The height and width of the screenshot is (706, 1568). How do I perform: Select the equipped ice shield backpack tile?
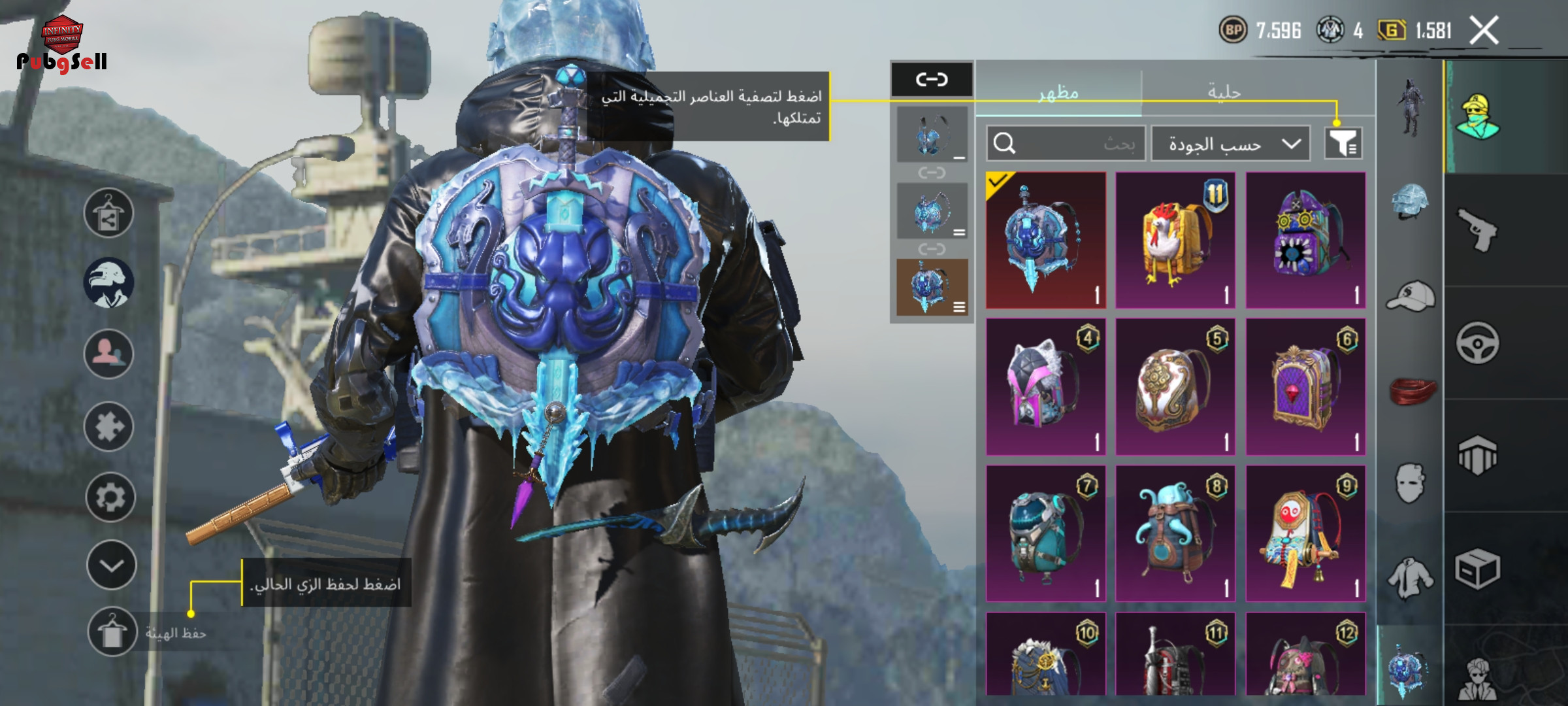[1045, 241]
